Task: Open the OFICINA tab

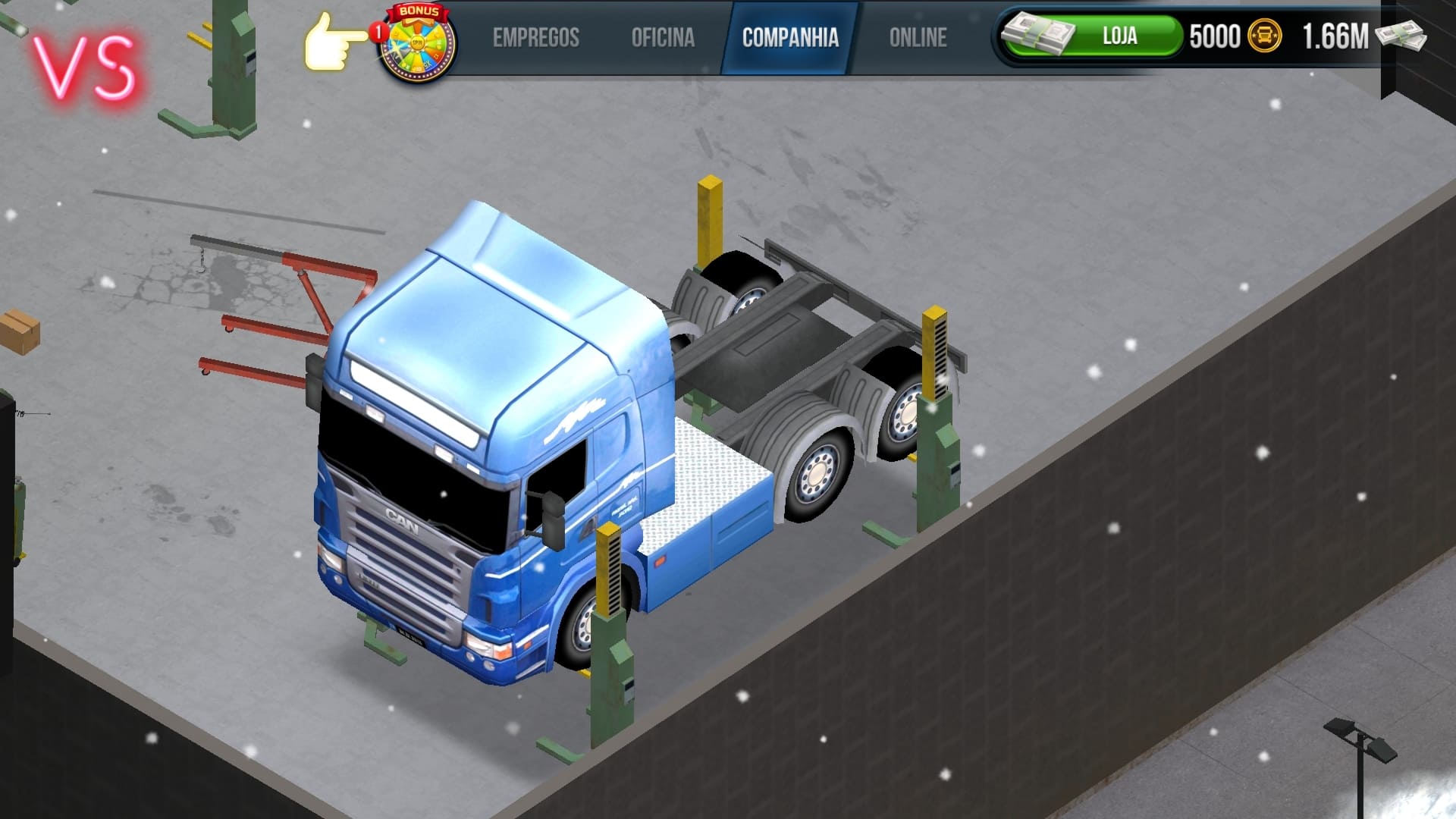Action: click(x=664, y=36)
